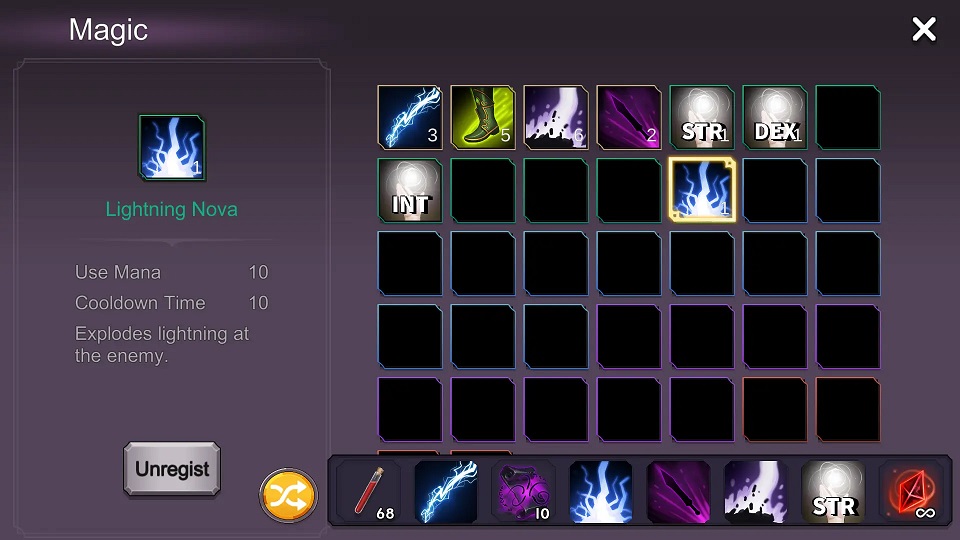Click the Lightning Nova preview icon
This screenshot has height=540, width=960.
tap(172, 148)
